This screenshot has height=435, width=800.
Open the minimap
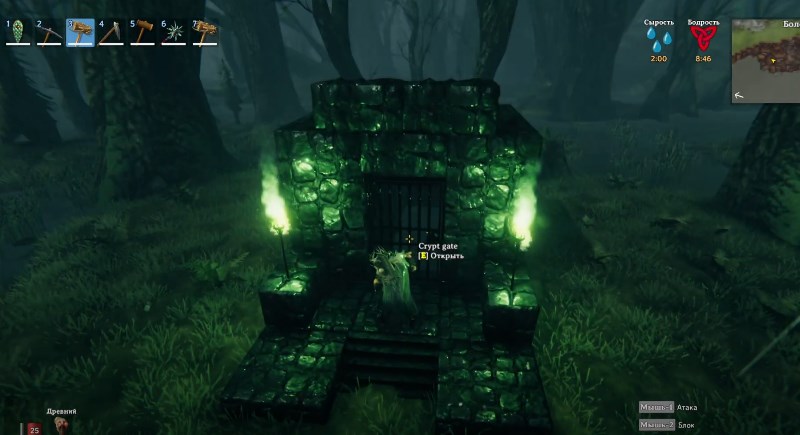pyautogui.click(x=766, y=60)
